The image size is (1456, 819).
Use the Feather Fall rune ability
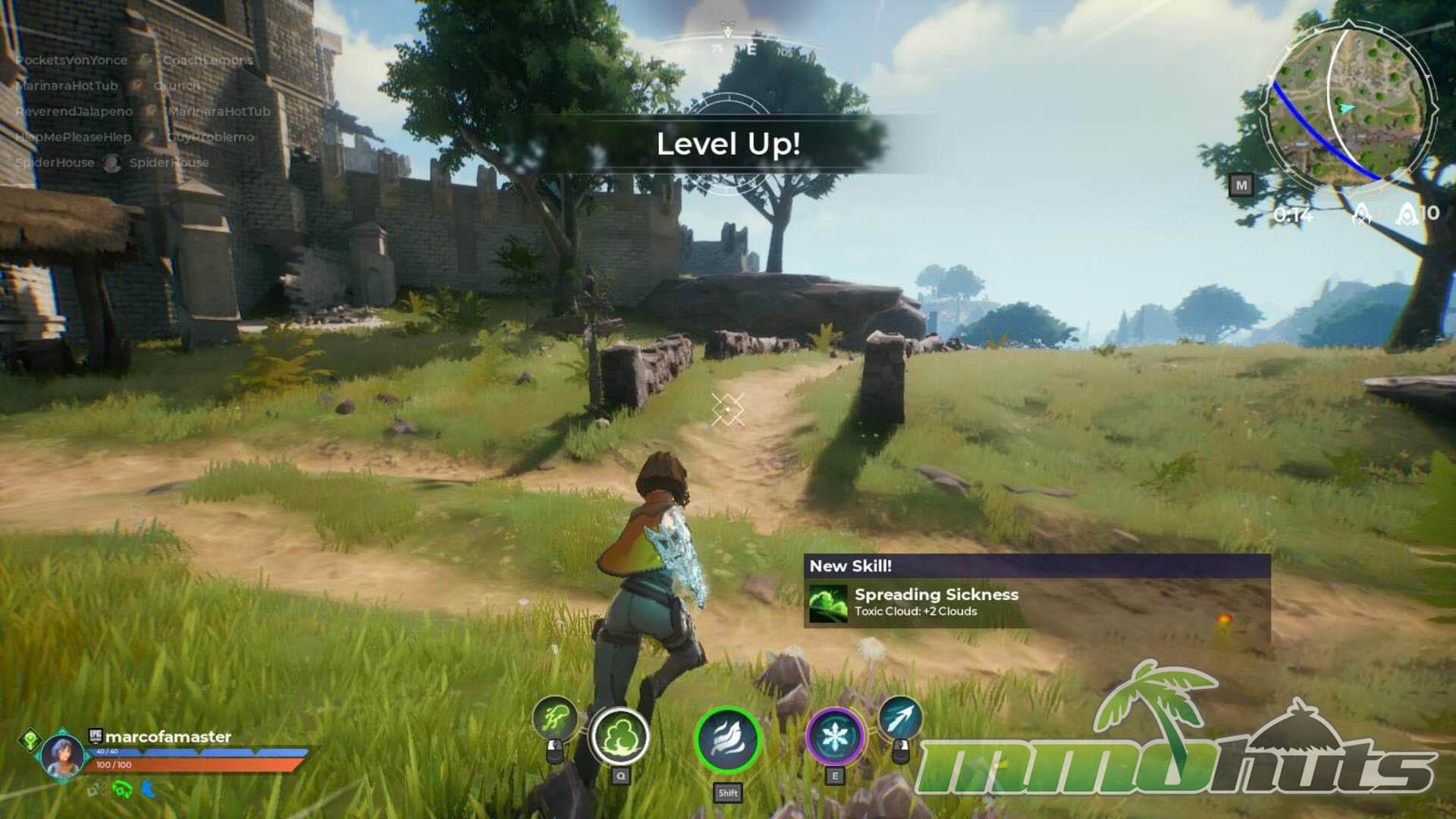click(727, 739)
